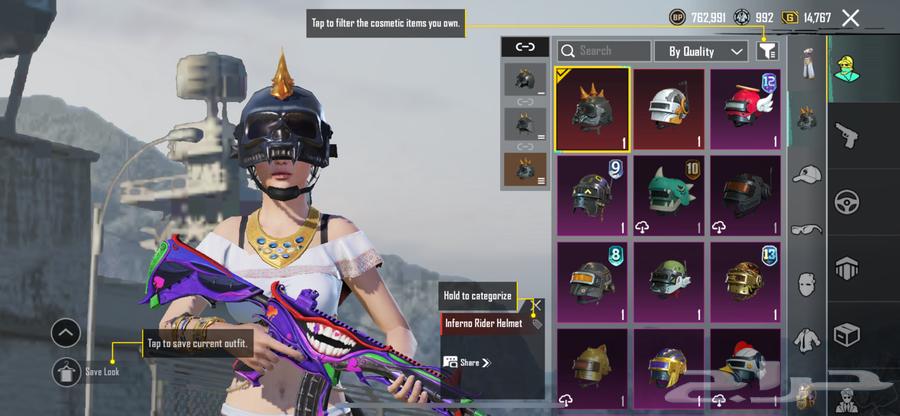Share the Inferno Rider Helmet
Screen dimensions: 900x416
pyautogui.click(x=467, y=362)
